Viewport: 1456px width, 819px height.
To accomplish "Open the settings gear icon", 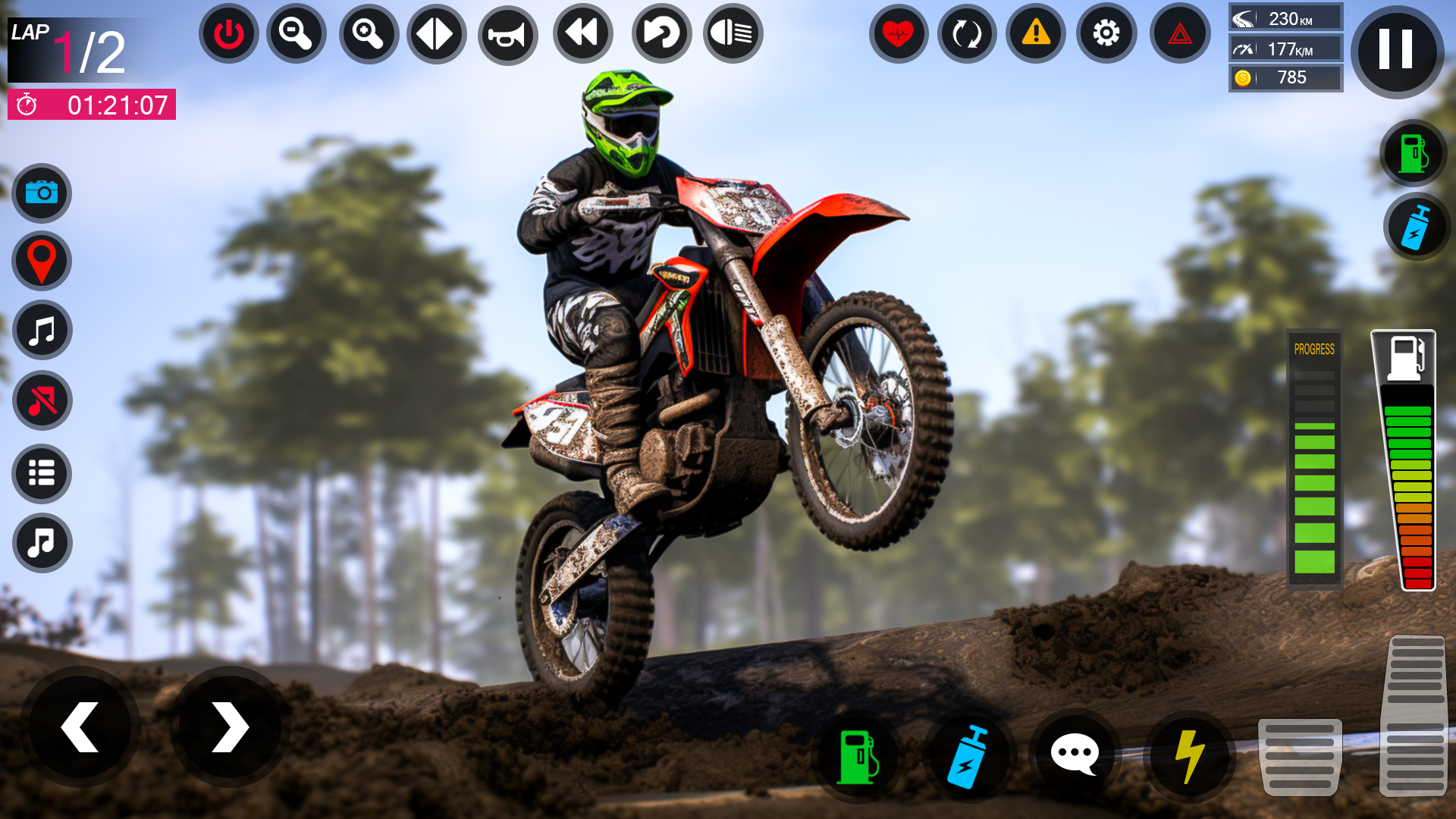I will coord(1105,34).
